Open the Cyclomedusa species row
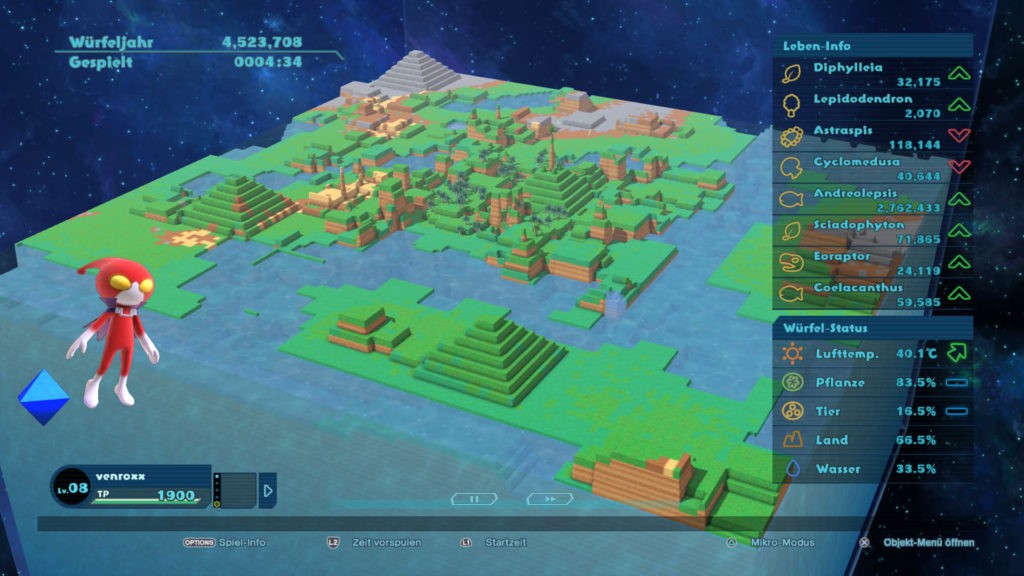This screenshot has width=1024, height=576. (x=872, y=168)
